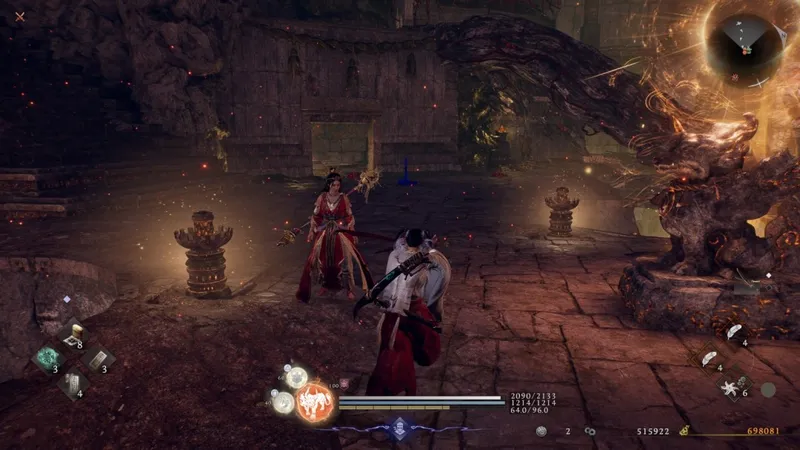
Task: Select the white starfish-shaped item with 6
Action: point(729,385)
